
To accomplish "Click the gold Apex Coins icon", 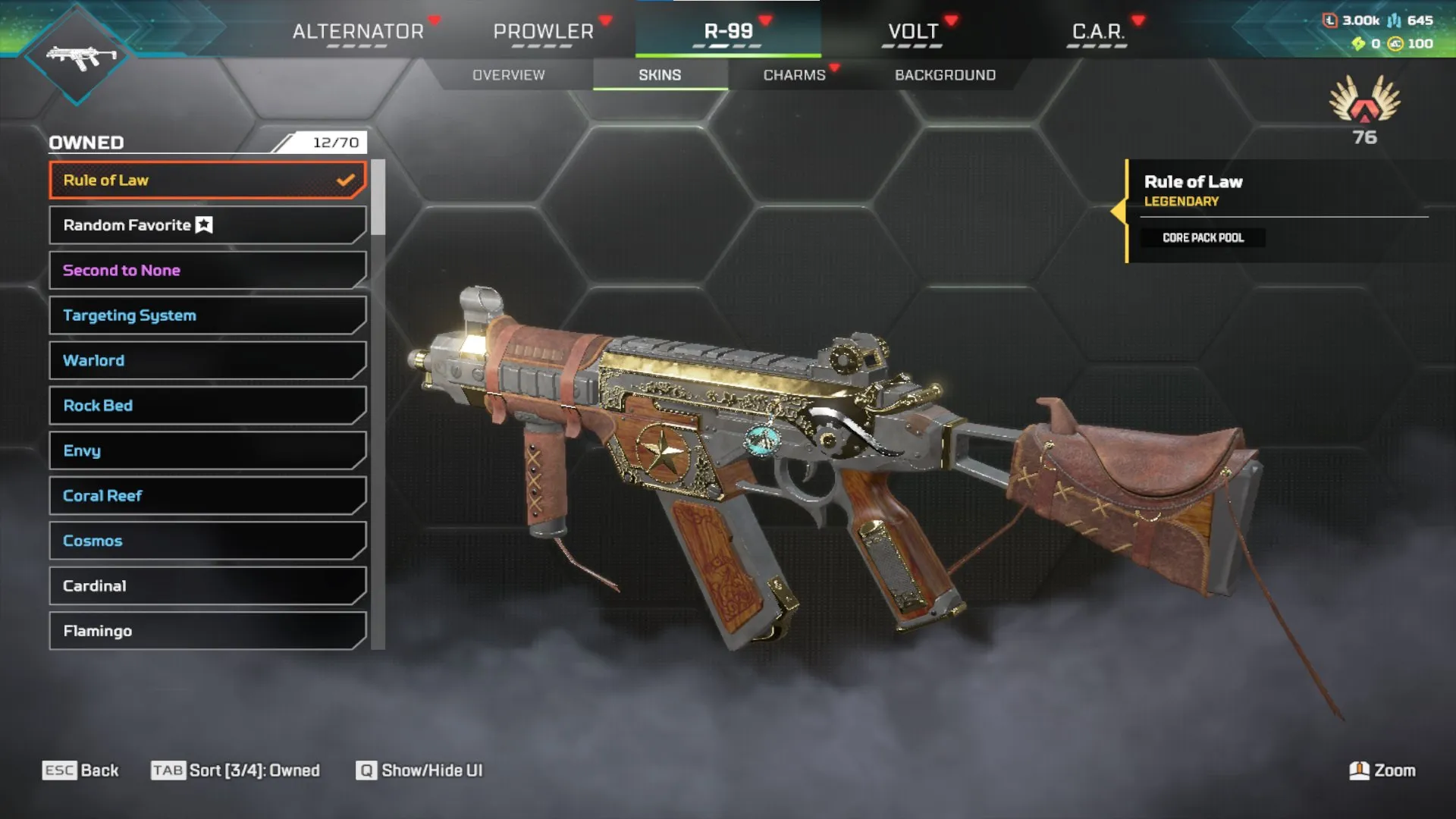I will coord(1396,44).
